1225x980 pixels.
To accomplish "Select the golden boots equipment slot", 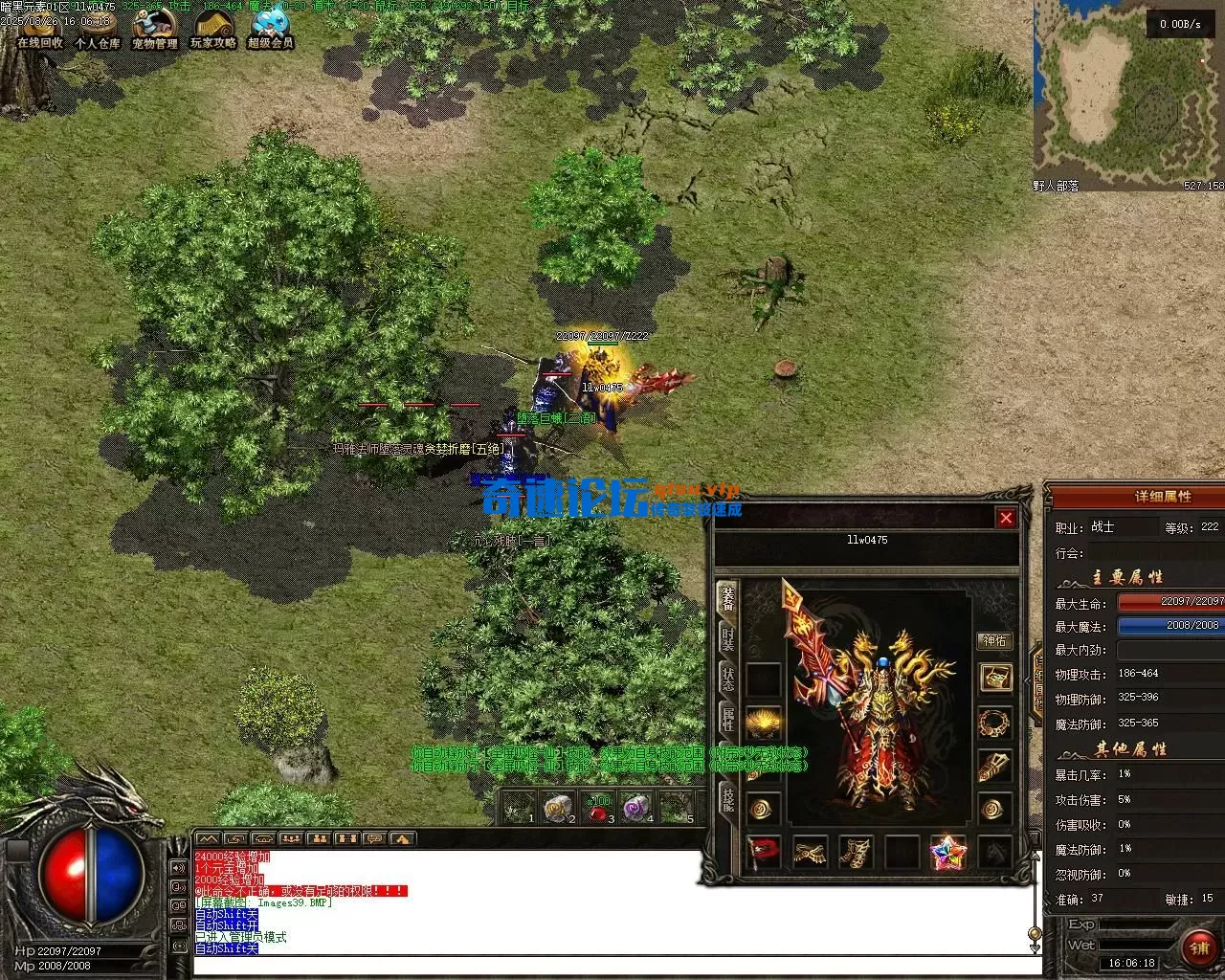I will coord(856,852).
